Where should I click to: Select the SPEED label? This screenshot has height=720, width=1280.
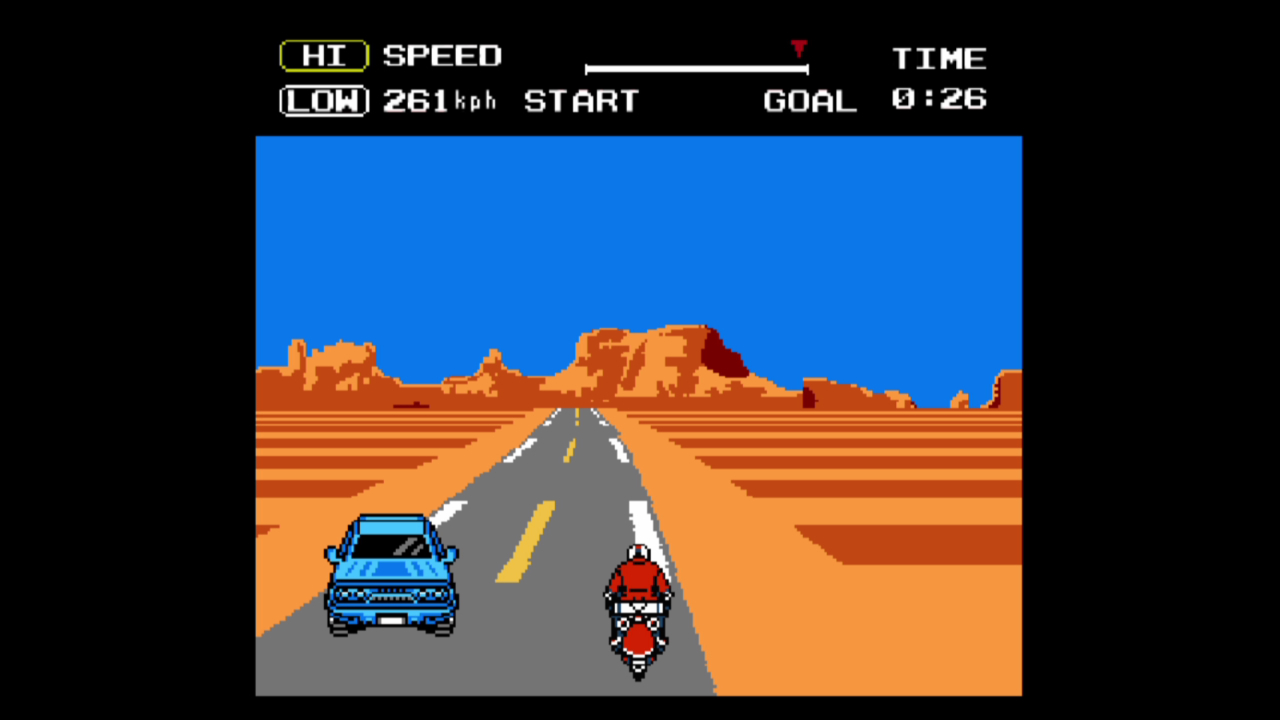(443, 56)
